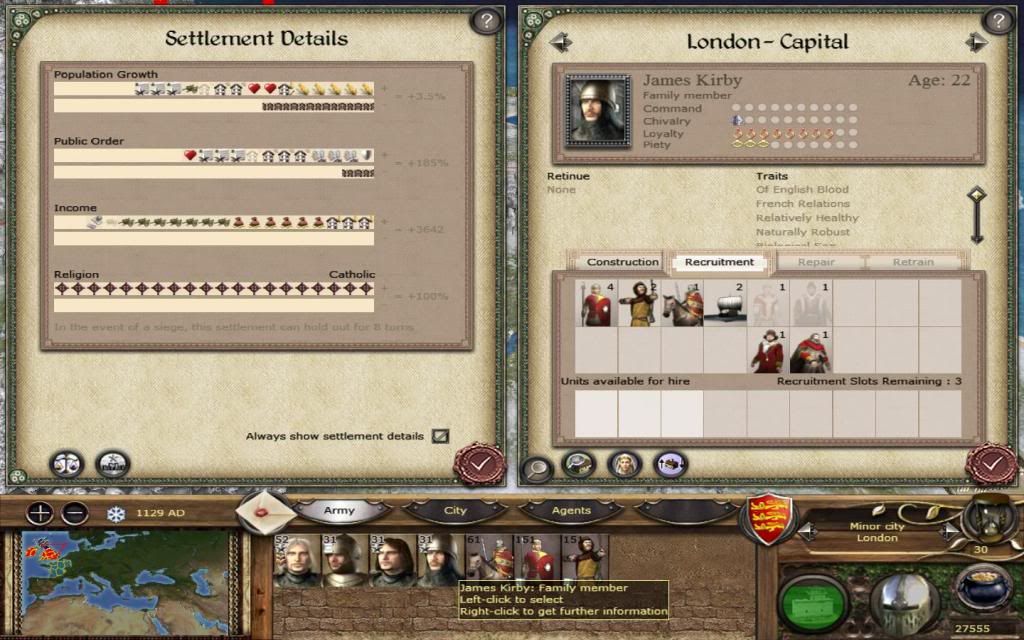
Task: Click the knight helmet recruitment button
Action: (x=903, y=600)
